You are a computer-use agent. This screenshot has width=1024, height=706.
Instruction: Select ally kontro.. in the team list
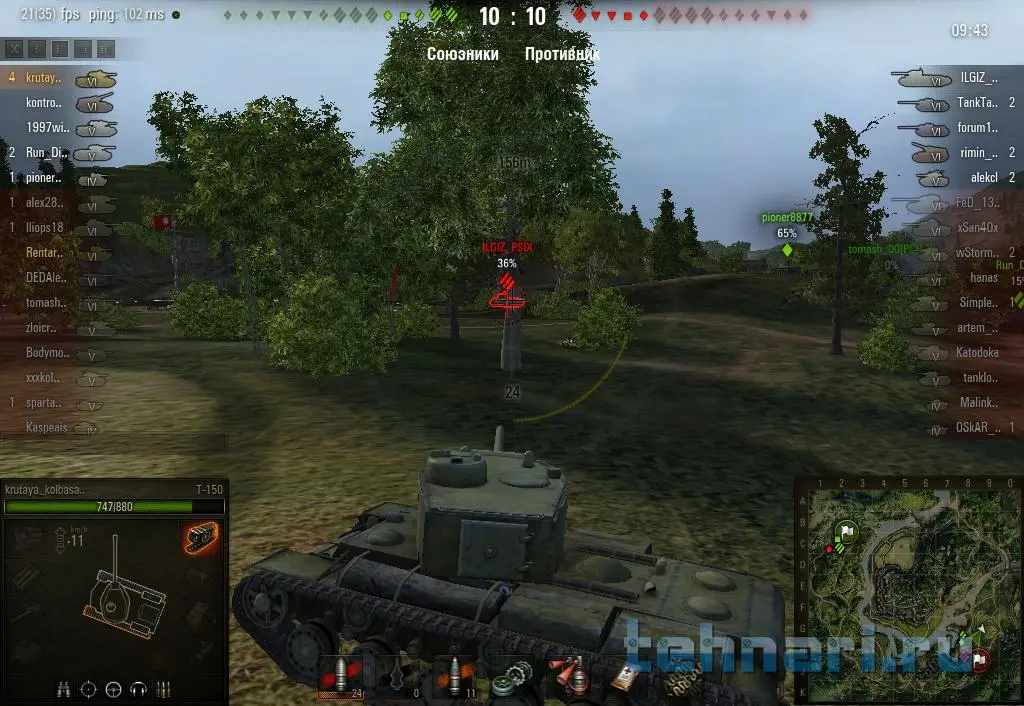[x=44, y=102]
